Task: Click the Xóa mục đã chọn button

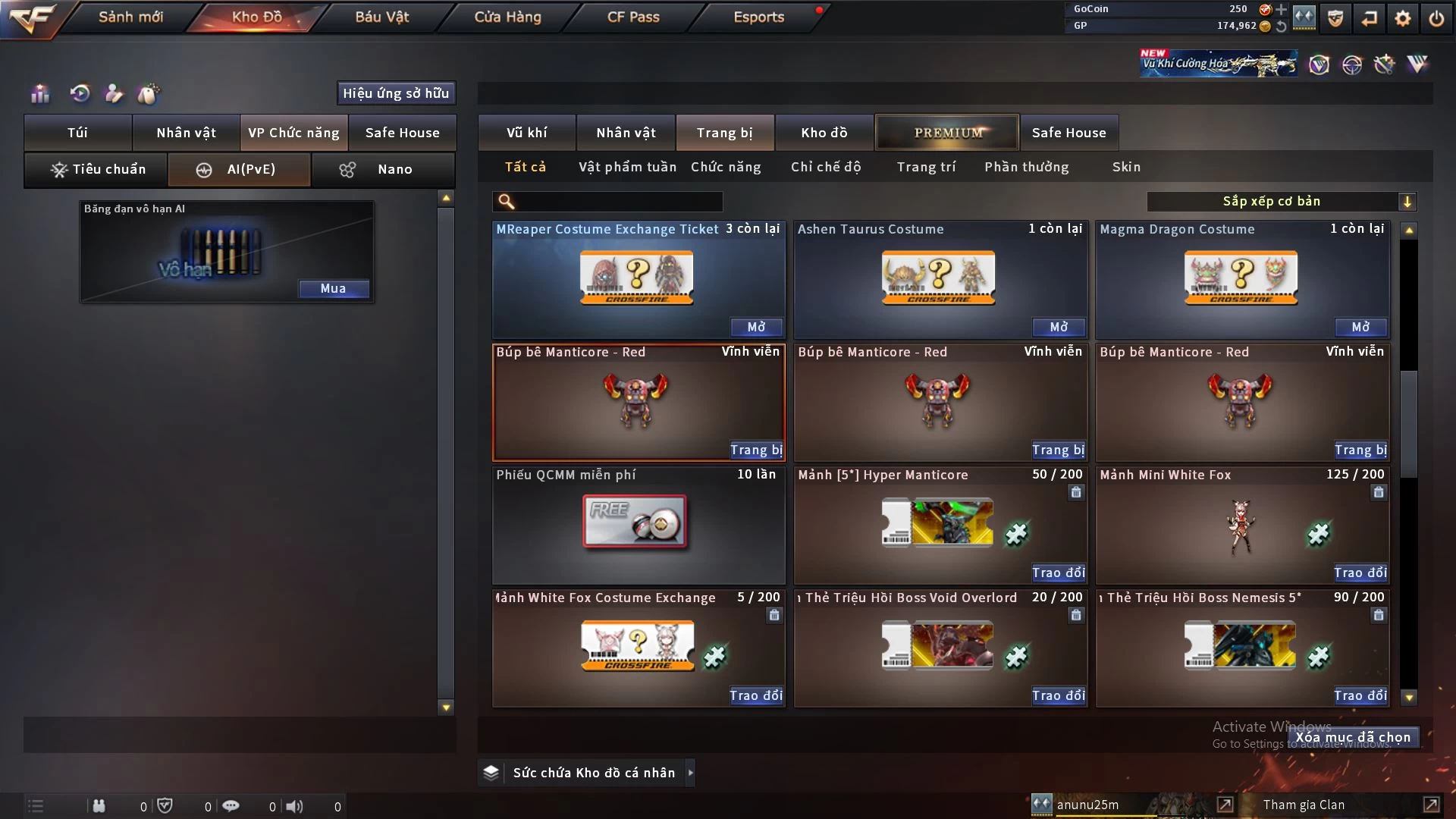Action: click(x=1353, y=737)
